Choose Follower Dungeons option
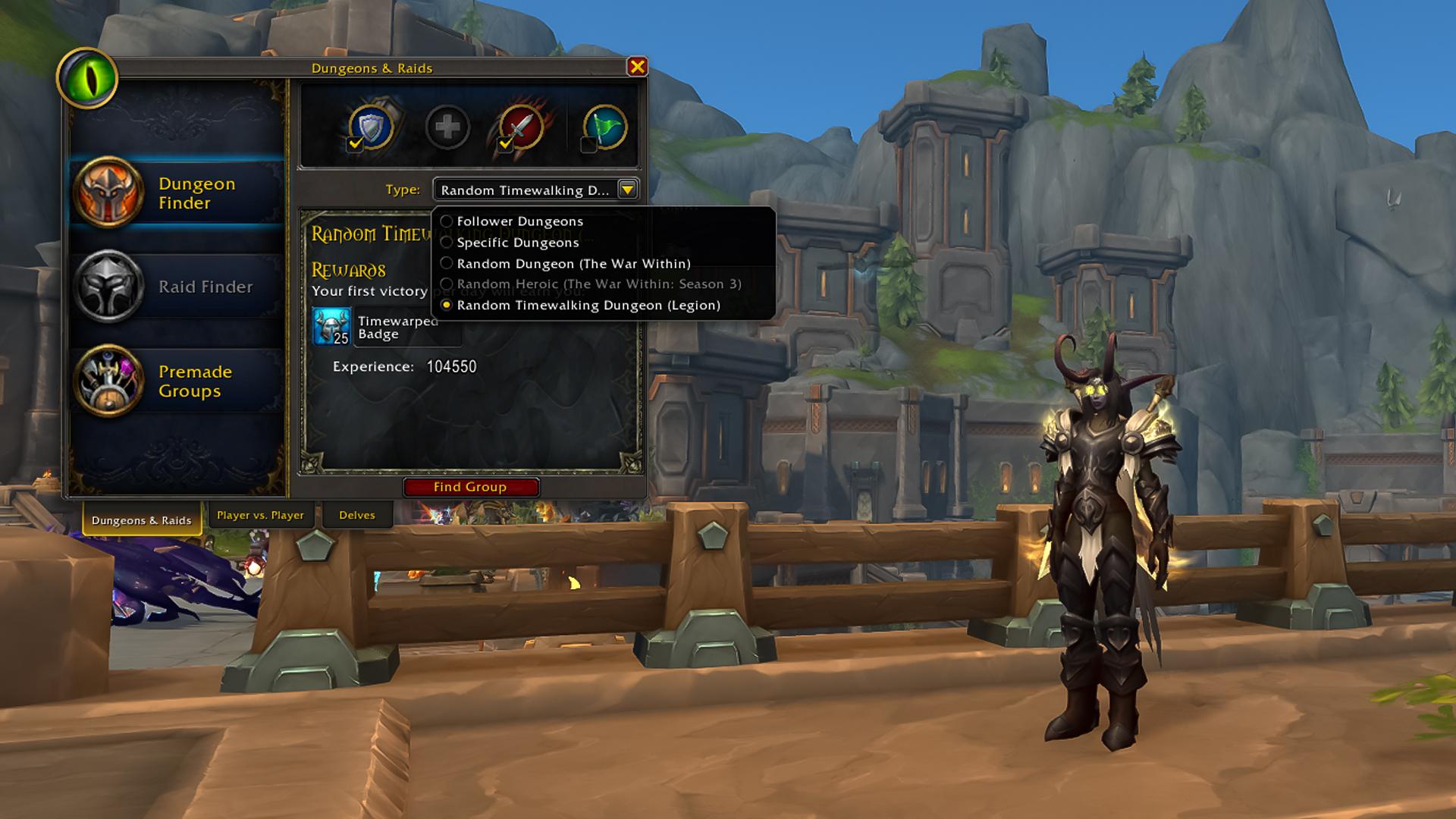This screenshot has width=1456, height=819. (520, 221)
